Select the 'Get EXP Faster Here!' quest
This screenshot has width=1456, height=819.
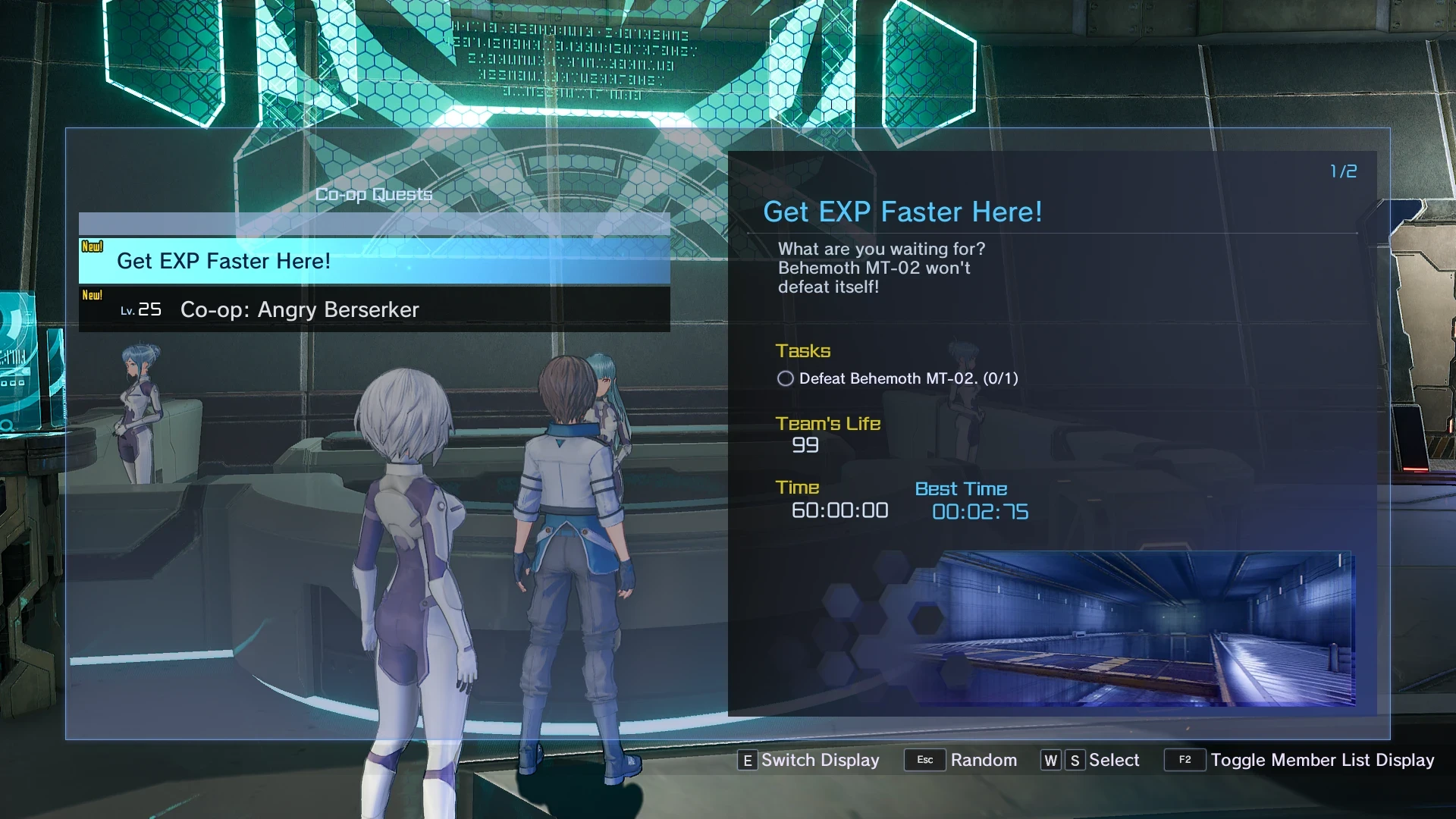224,261
